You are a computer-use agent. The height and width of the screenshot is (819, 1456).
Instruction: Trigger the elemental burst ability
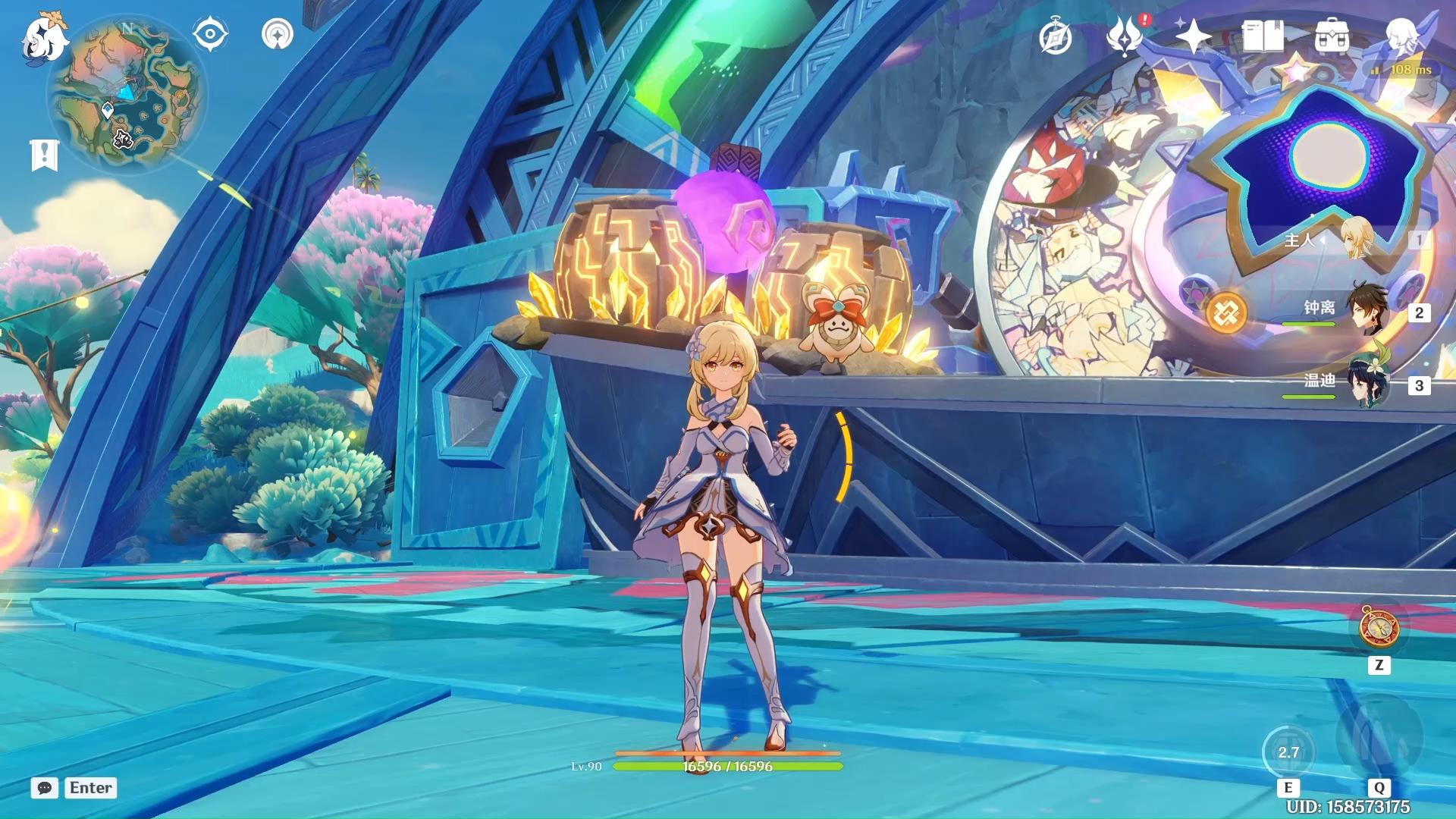(1378, 737)
